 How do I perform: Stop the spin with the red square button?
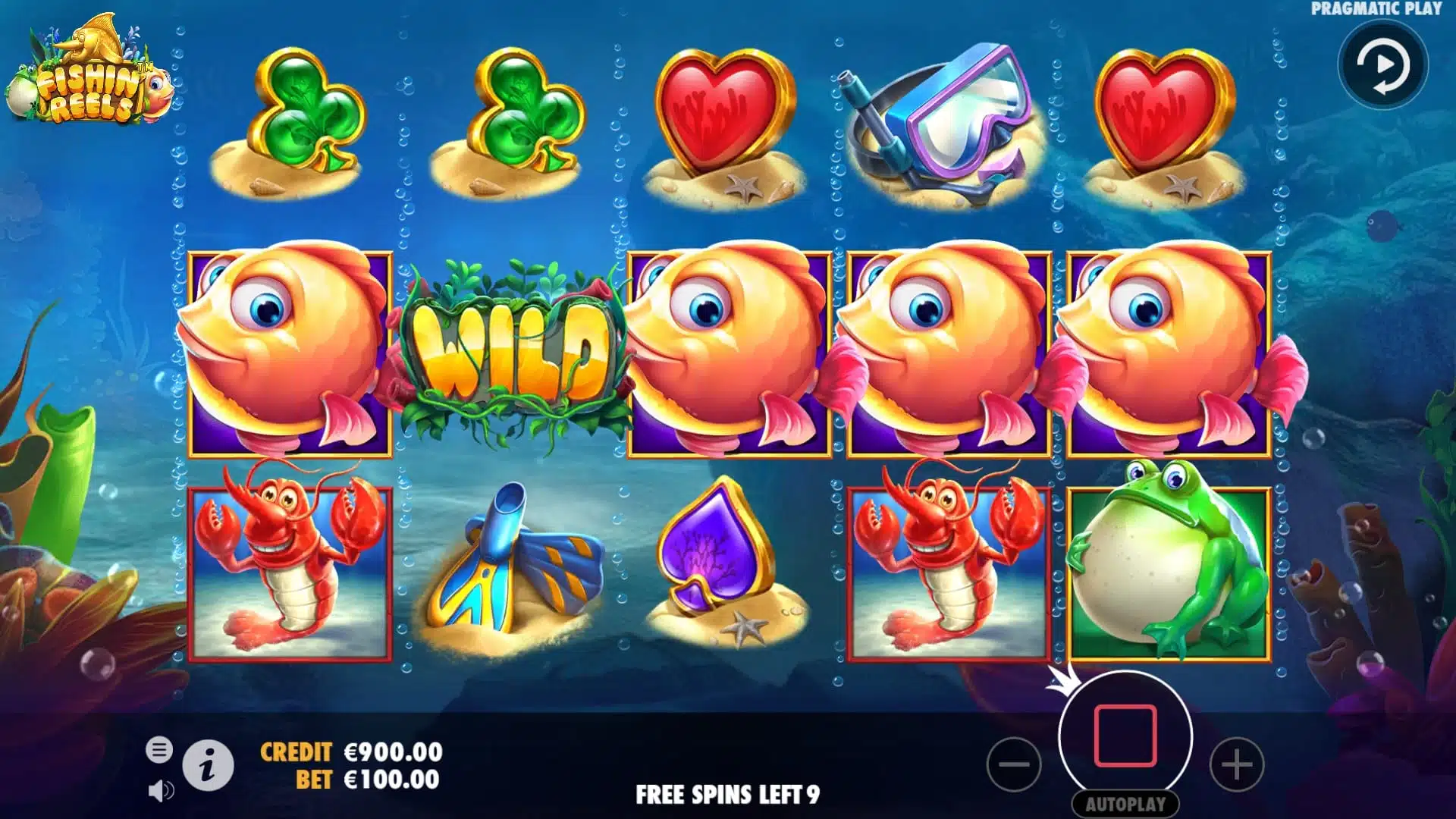[x=1125, y=736]
